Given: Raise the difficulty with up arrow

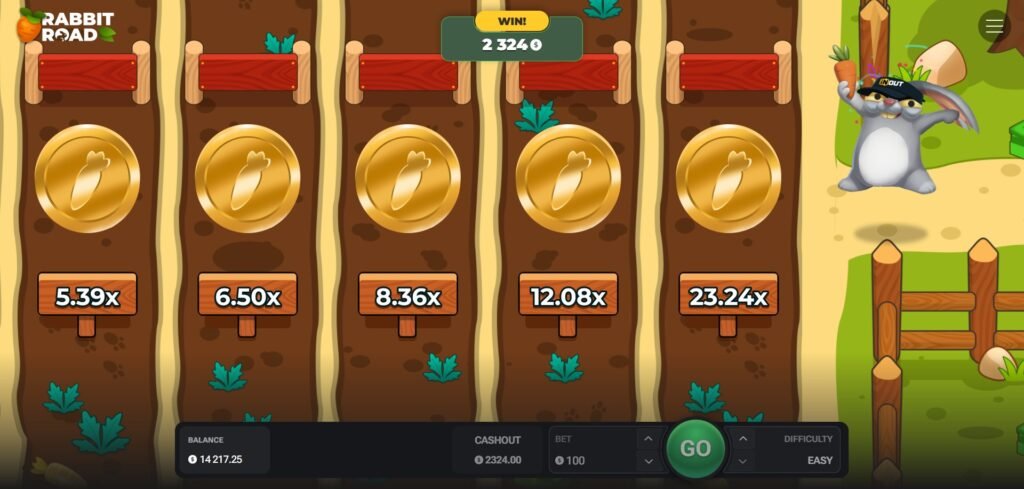Looking at the screenshot, I should [x=743, y=438].
